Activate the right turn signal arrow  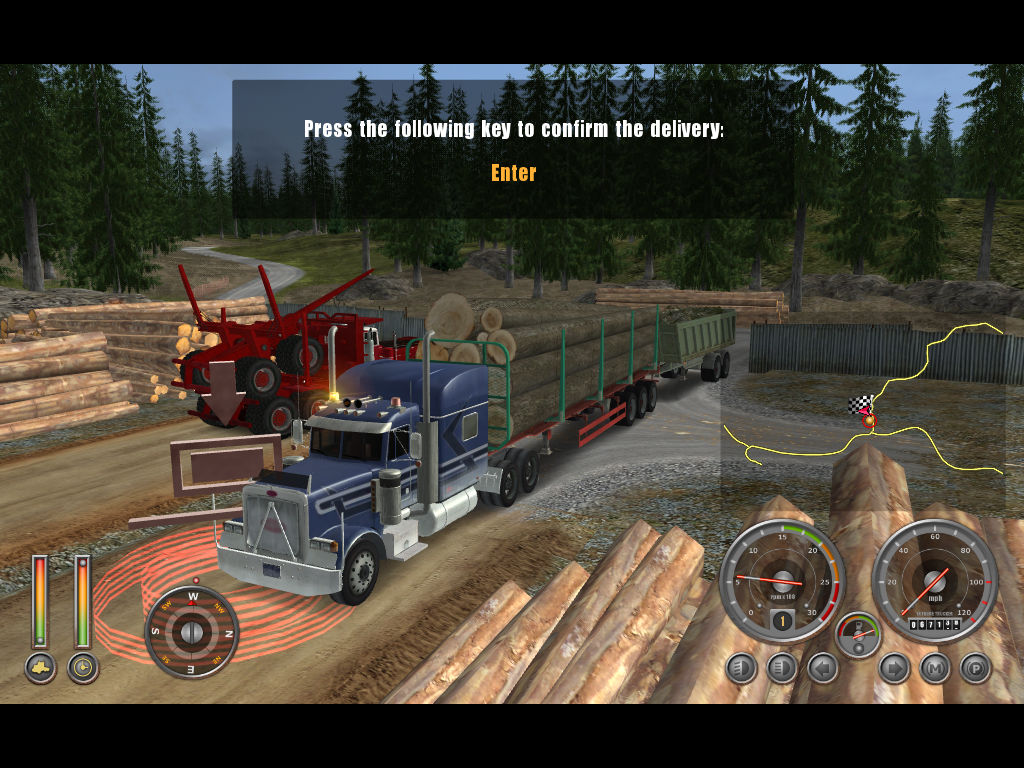pyautogui.click(x=894, y=667)
